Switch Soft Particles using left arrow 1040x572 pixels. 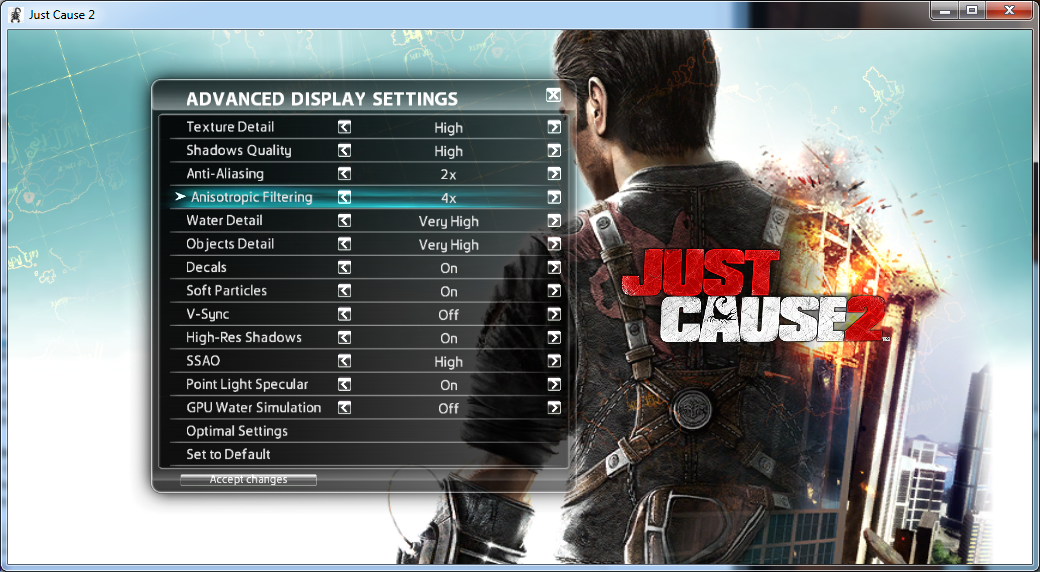pos(344,291)
